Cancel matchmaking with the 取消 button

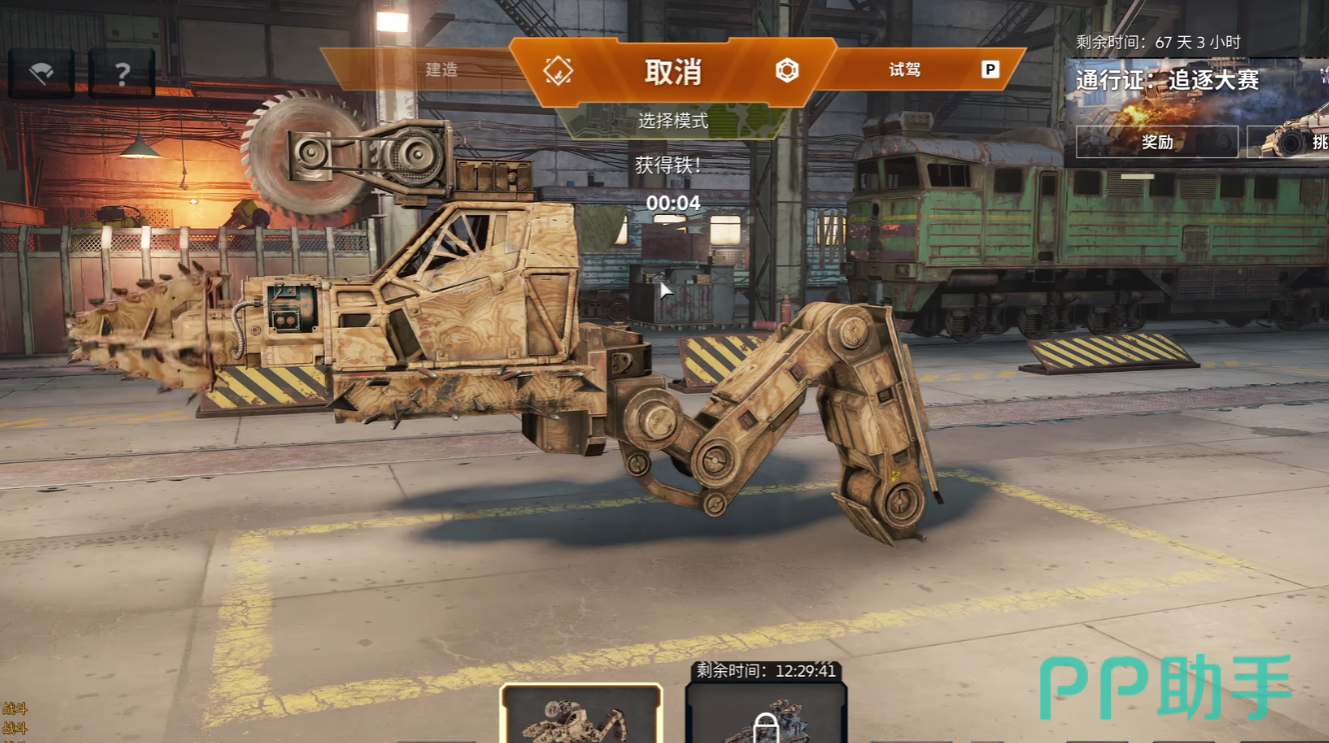pyautogui.click(x=672, y=71)
